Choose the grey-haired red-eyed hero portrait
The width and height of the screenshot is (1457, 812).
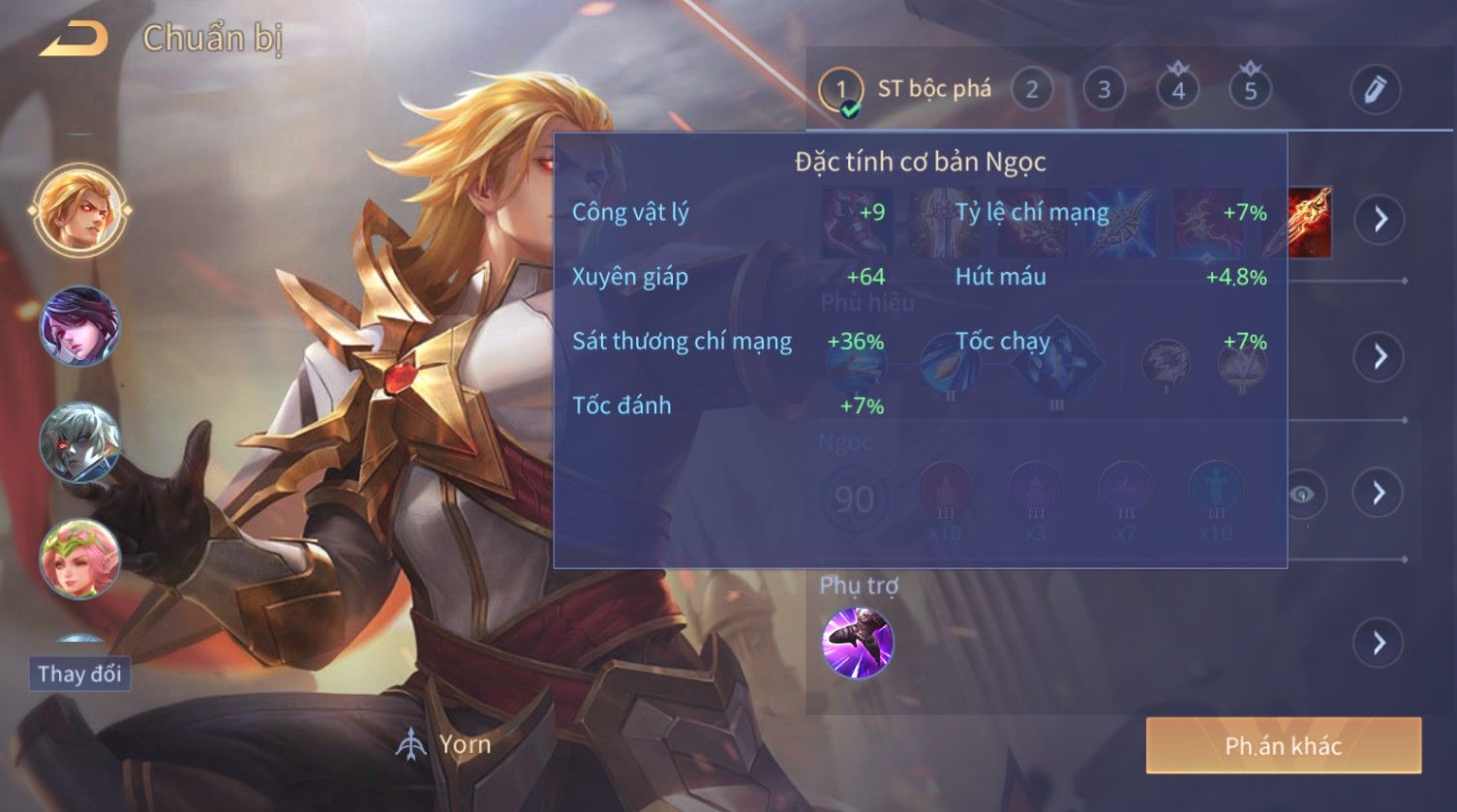click(x=79, y=443)
